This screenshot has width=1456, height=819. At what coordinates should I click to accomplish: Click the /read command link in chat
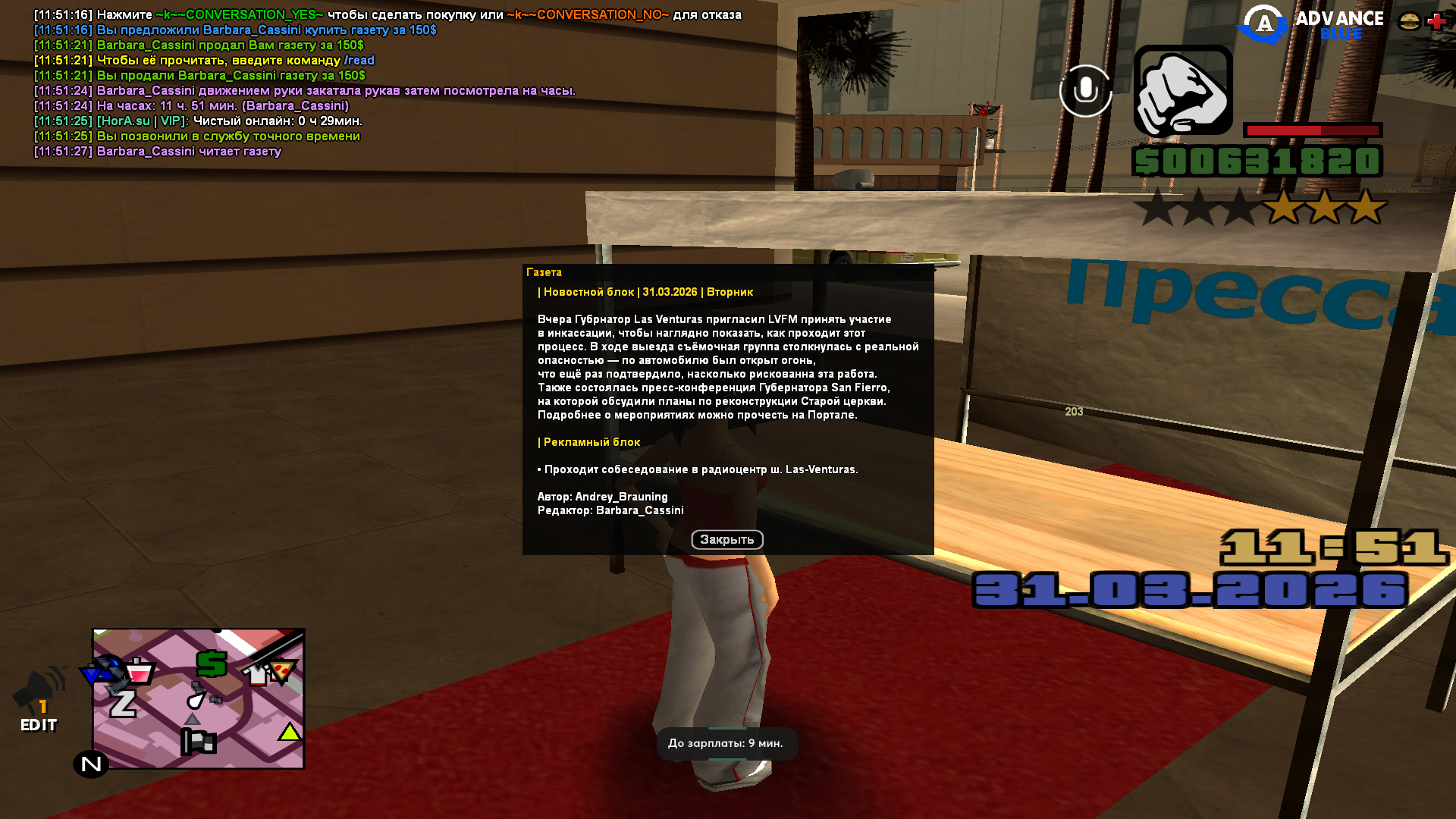tap(359, 59)
